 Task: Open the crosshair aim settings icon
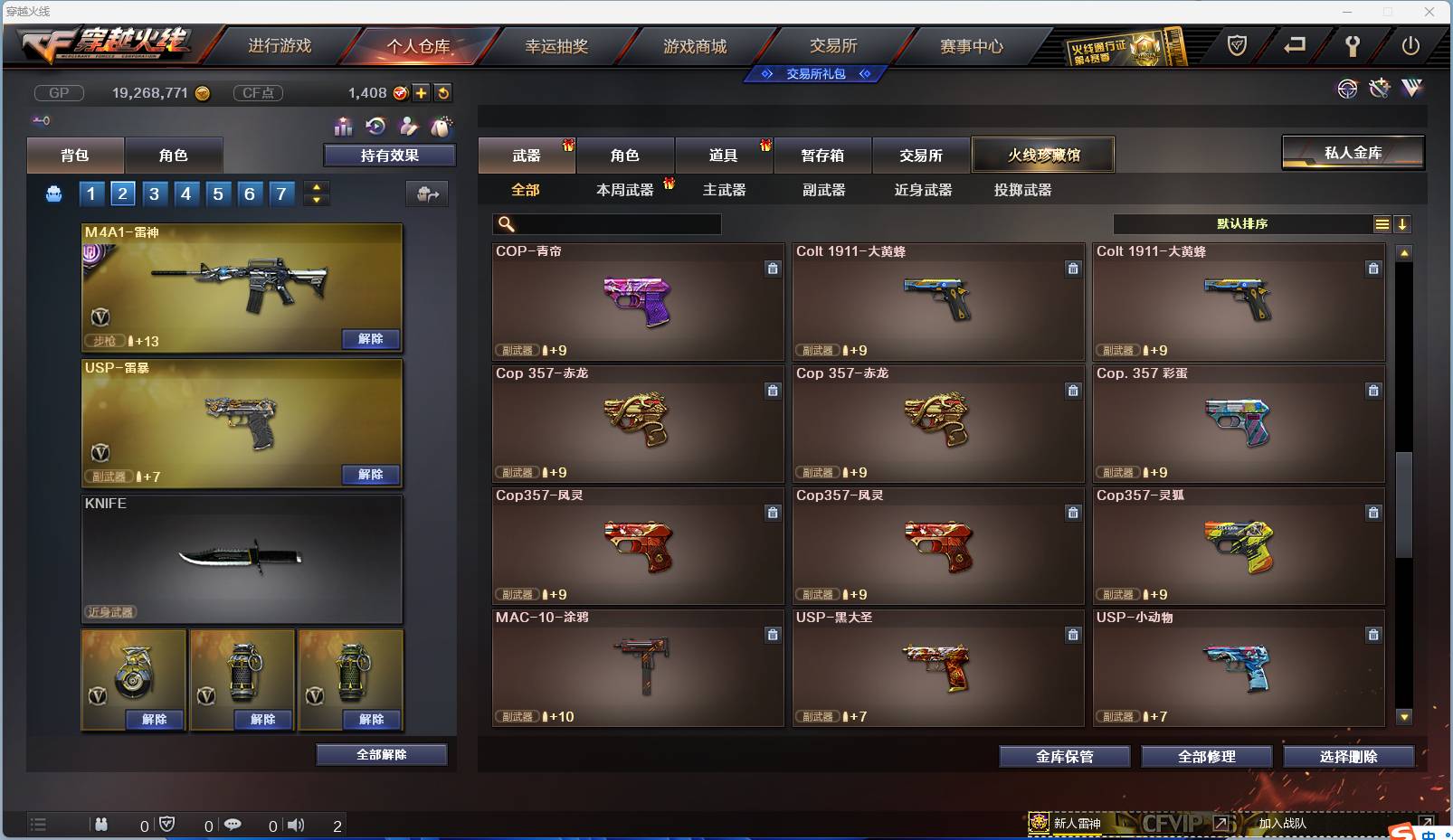[1348, 89]
